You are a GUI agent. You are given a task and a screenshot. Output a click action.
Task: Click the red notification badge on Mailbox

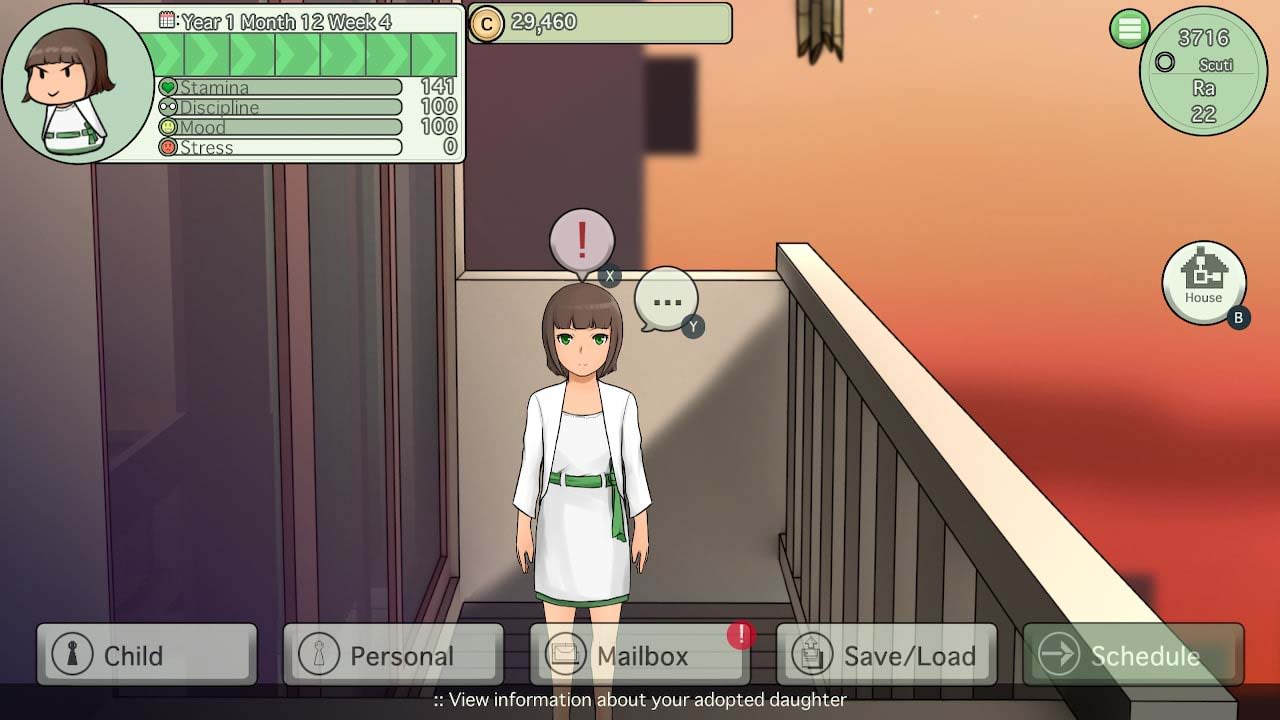point(740,634)
